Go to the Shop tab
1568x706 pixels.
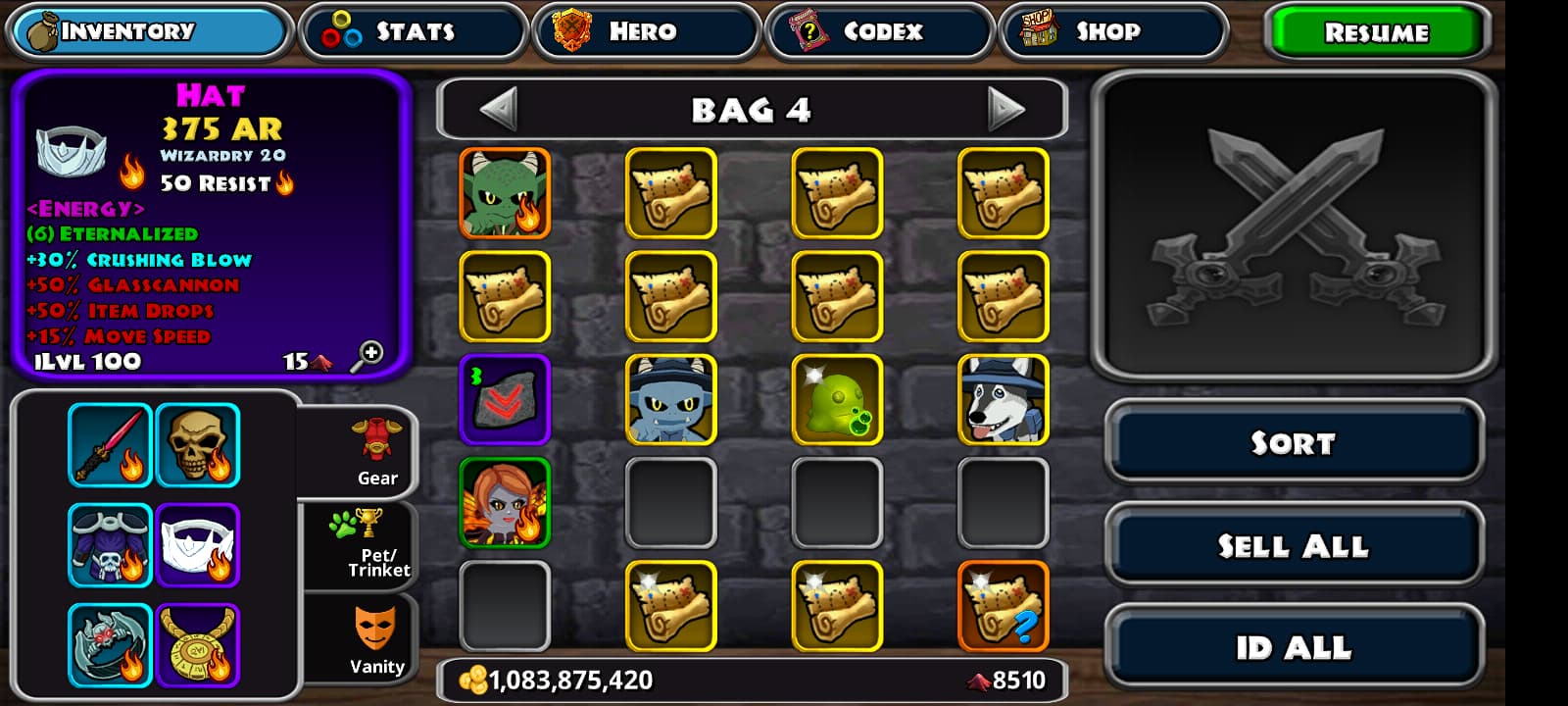(1112, 31)
